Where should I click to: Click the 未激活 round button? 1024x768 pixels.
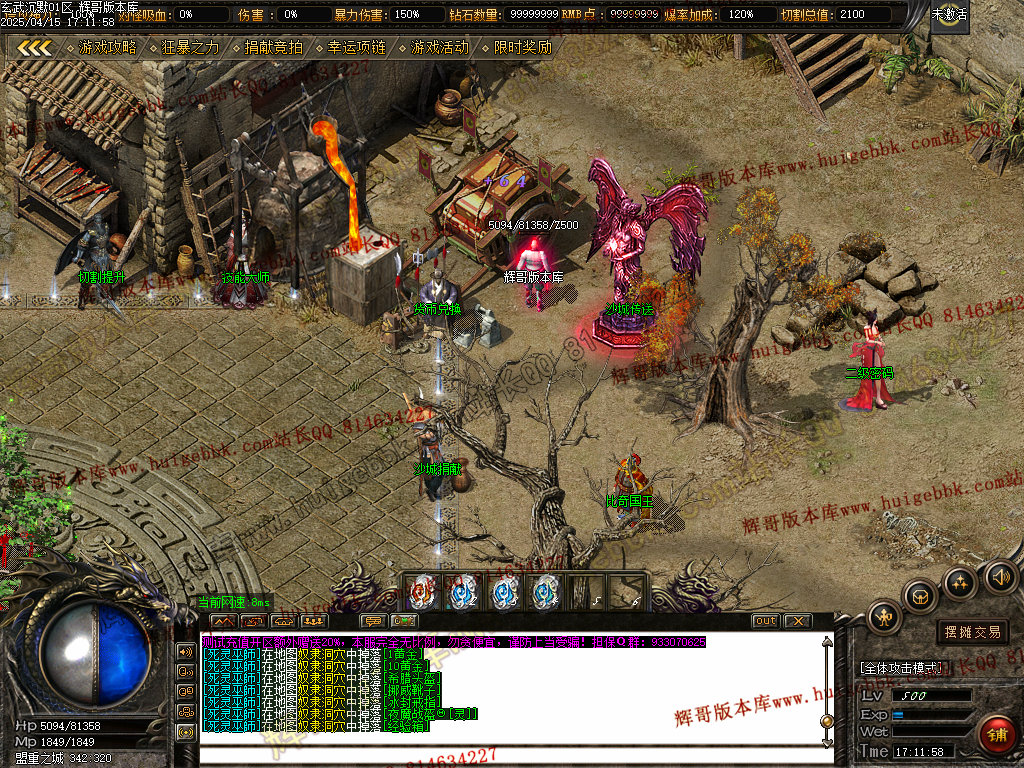949,15
